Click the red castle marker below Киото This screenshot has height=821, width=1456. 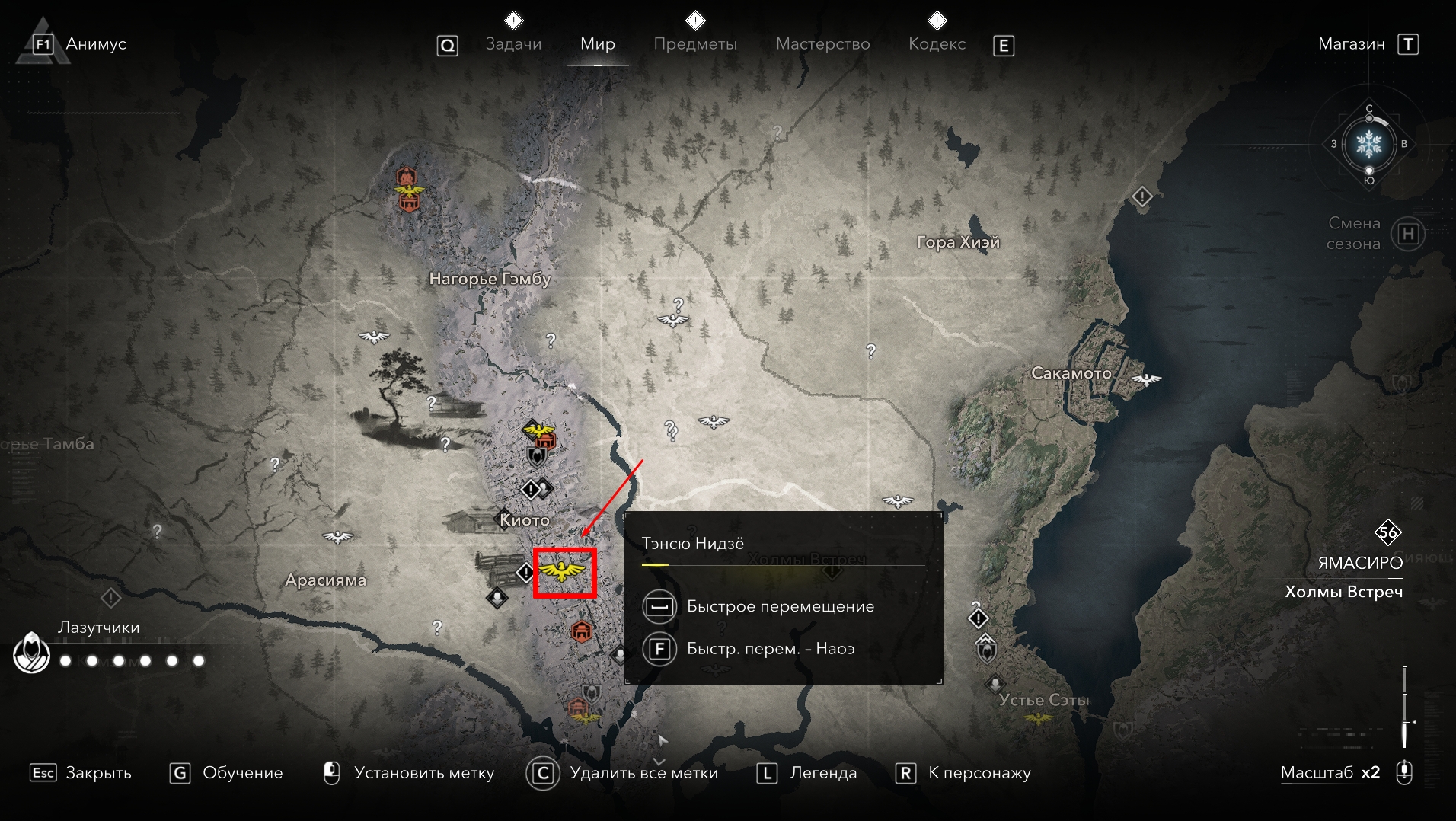point(582,631)
